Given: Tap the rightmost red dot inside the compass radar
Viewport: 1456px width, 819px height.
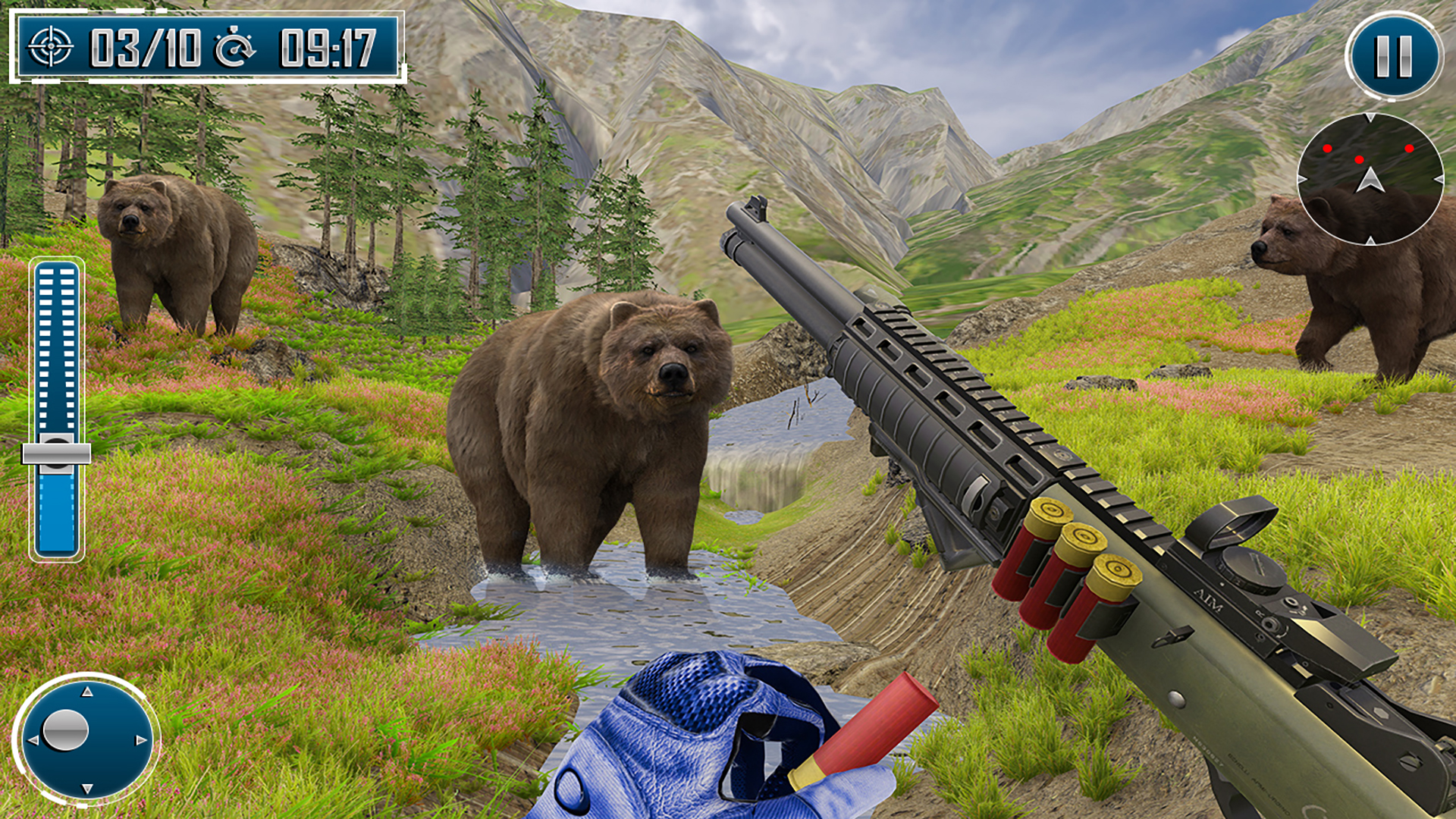Looking at the screenshot, I should click(x=1409, y=148).
